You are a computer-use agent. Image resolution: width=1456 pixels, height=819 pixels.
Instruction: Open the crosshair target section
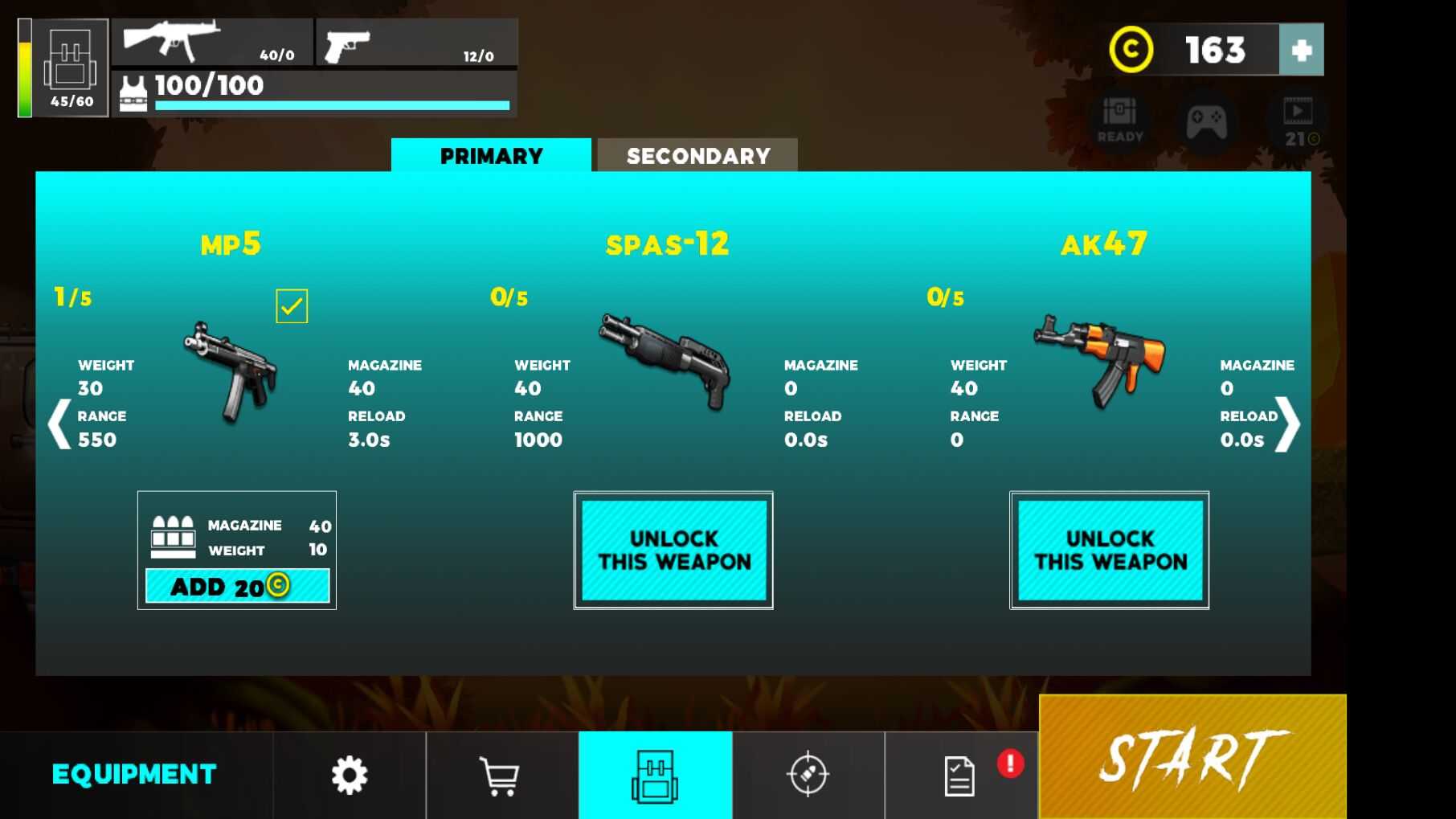pos(808,776)
